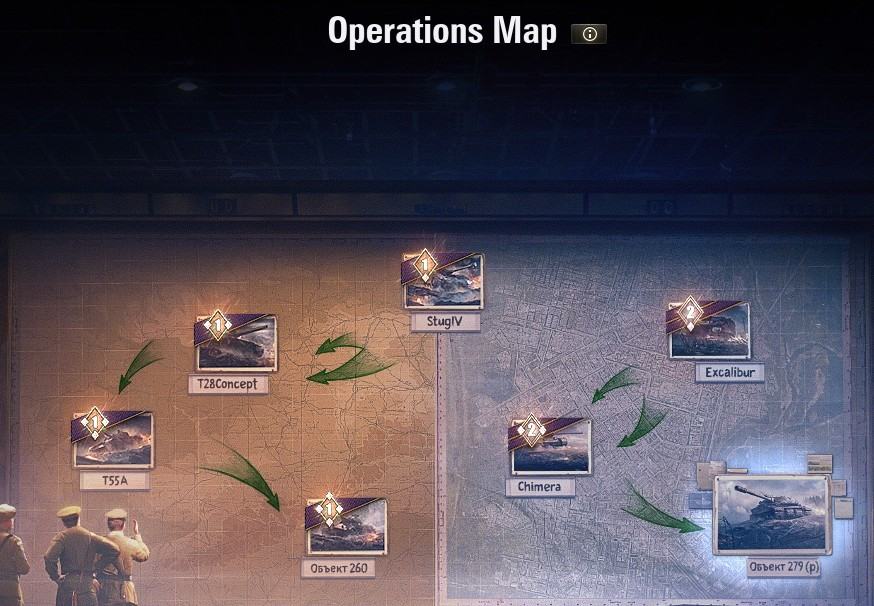The image size is (874, 606).
Task: Choose the Chimera operation card
Action: (x=551, y=448)
